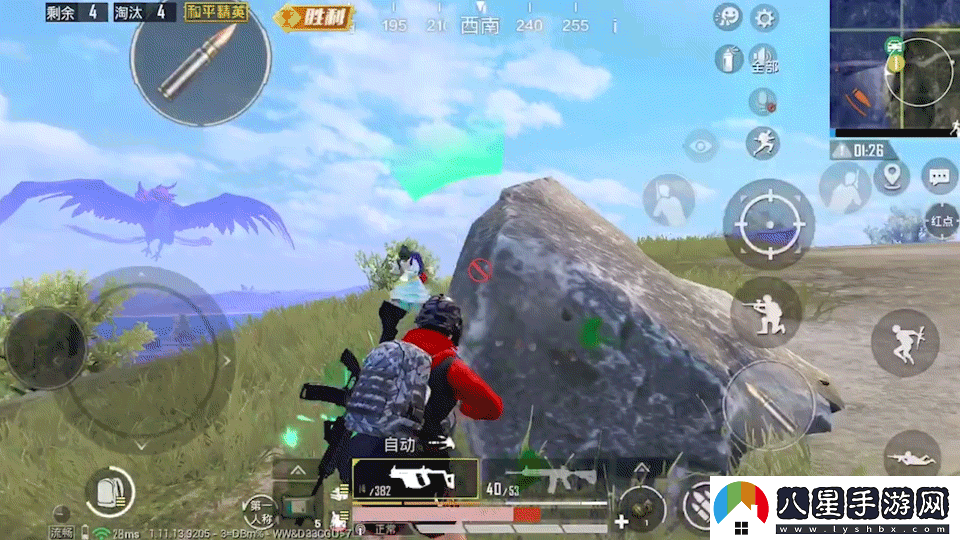Open the minimap

(x=894, y=68)
